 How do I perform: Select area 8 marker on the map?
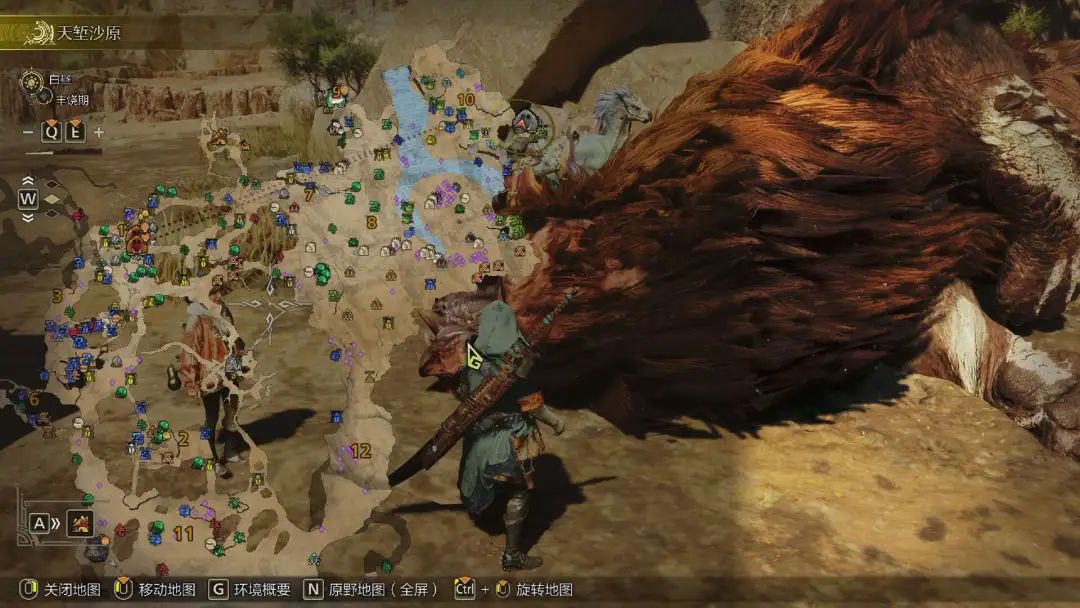pyautogui.click(x=372, y=222)
